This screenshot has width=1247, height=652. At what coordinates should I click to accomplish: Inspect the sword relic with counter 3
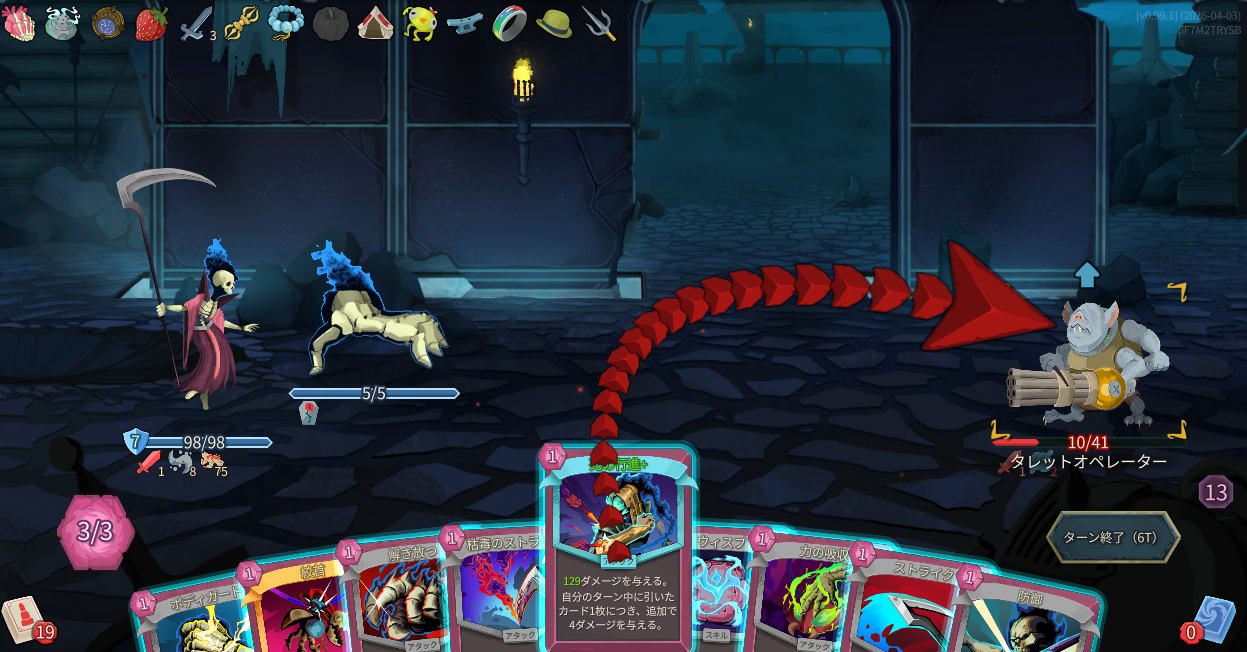194,23
